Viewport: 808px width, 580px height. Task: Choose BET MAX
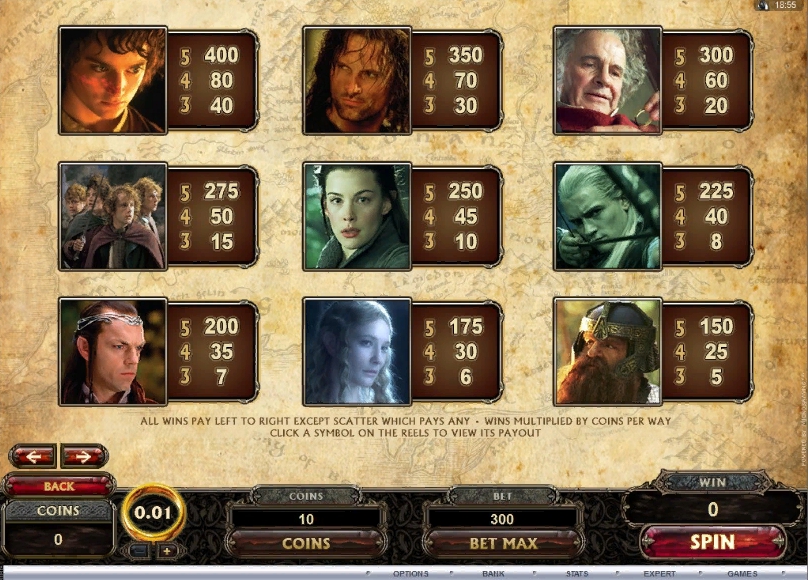(503, 543)
